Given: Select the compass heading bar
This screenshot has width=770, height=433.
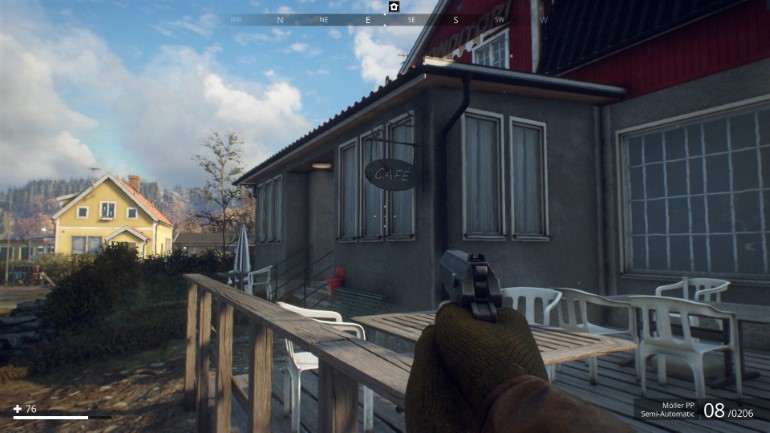Looking at the screenshot, I should point(390,19).
